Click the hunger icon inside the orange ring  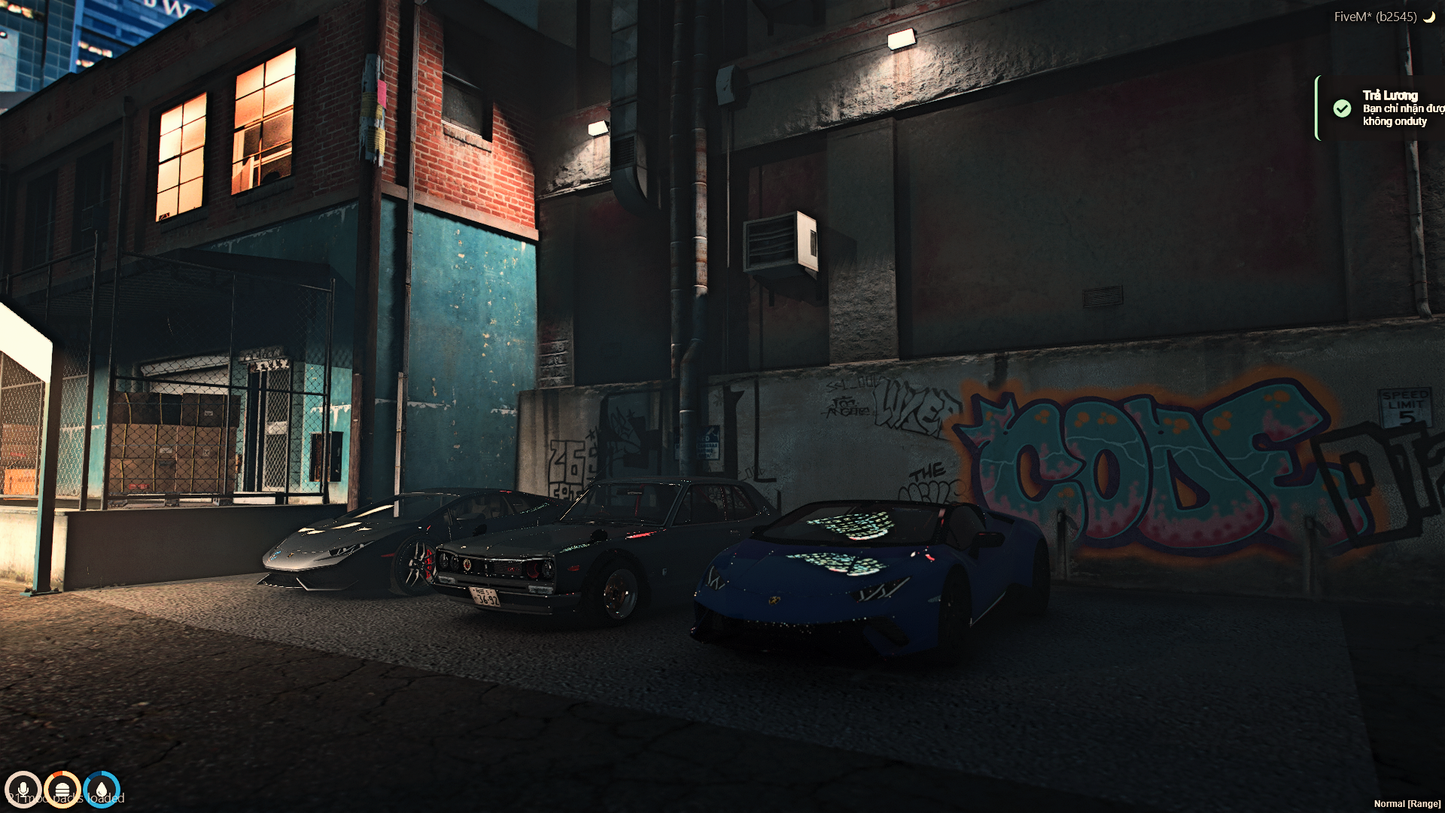tap(62, 787)
